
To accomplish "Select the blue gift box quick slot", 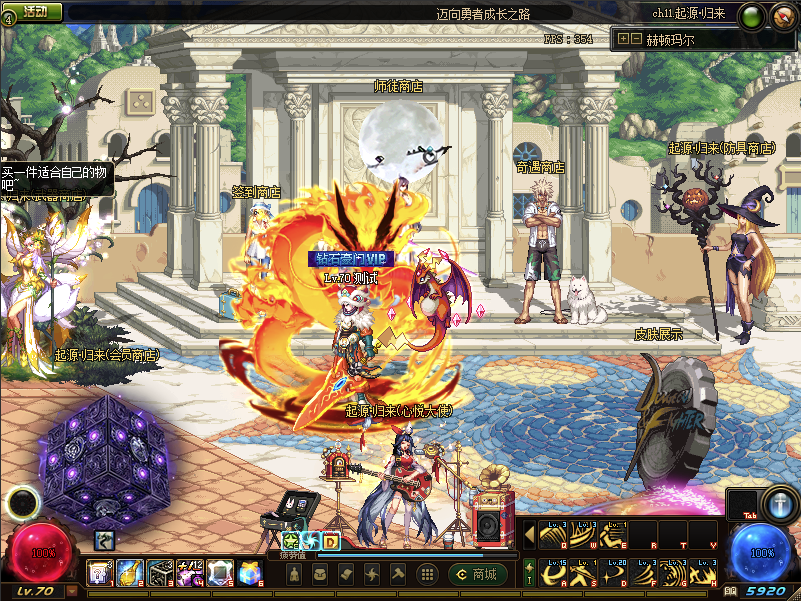I will [x=249, y=573].
